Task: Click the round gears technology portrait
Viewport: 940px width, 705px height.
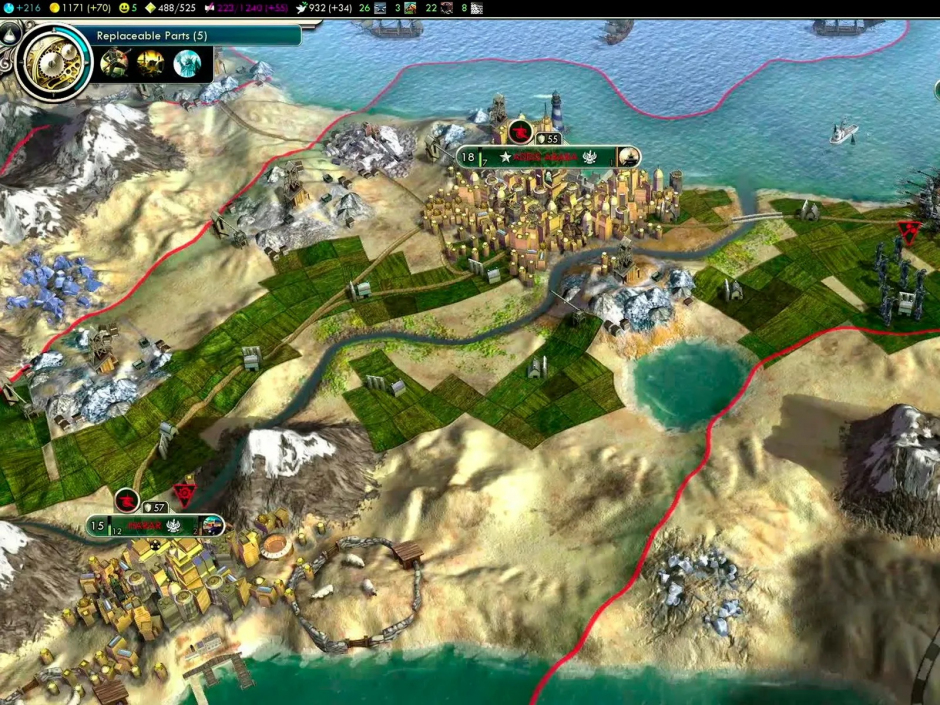Action: (54, 62)
